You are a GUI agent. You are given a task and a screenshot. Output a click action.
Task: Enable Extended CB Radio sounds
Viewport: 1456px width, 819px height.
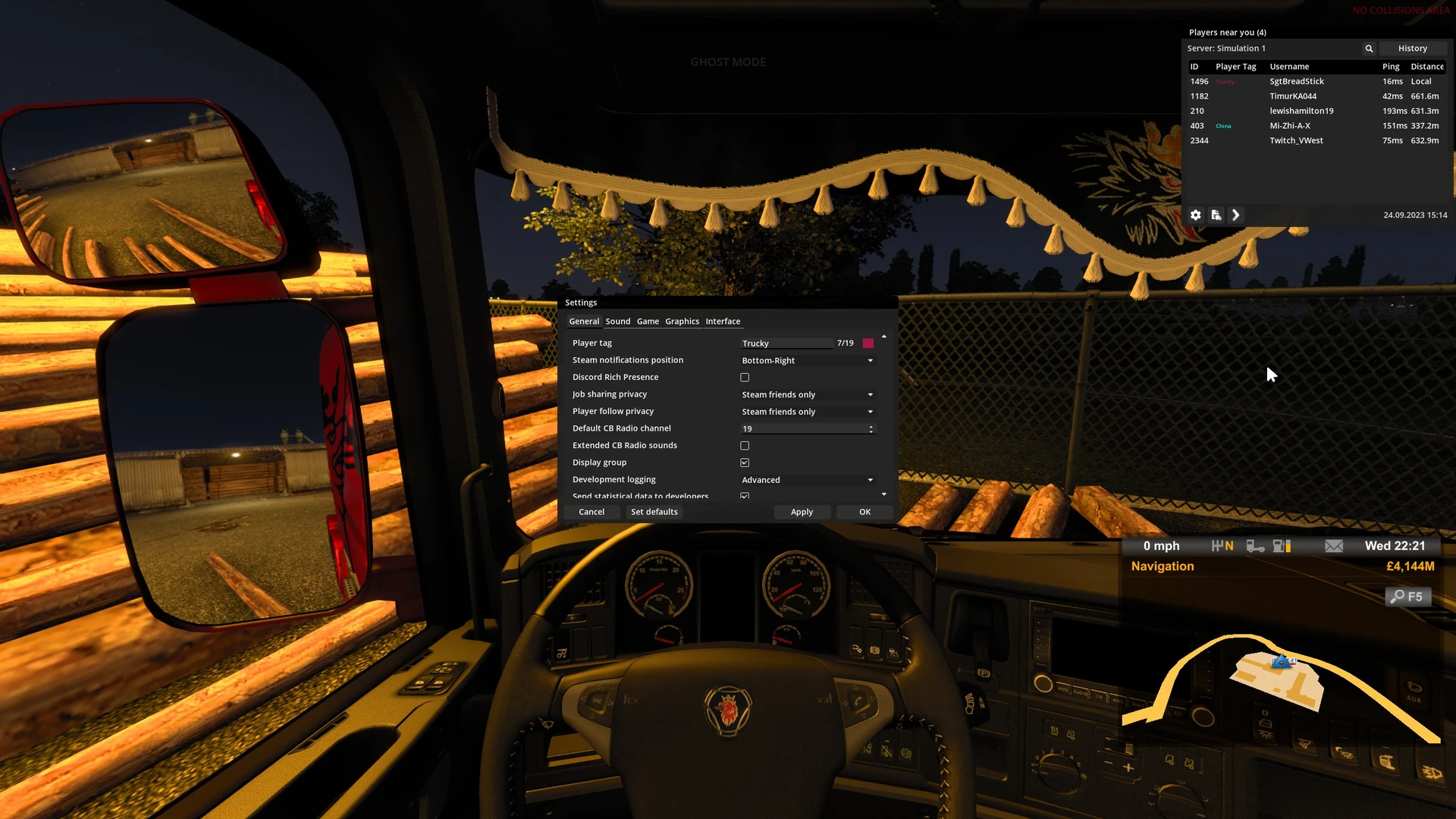pyautogui.click(x=745, y=446)
